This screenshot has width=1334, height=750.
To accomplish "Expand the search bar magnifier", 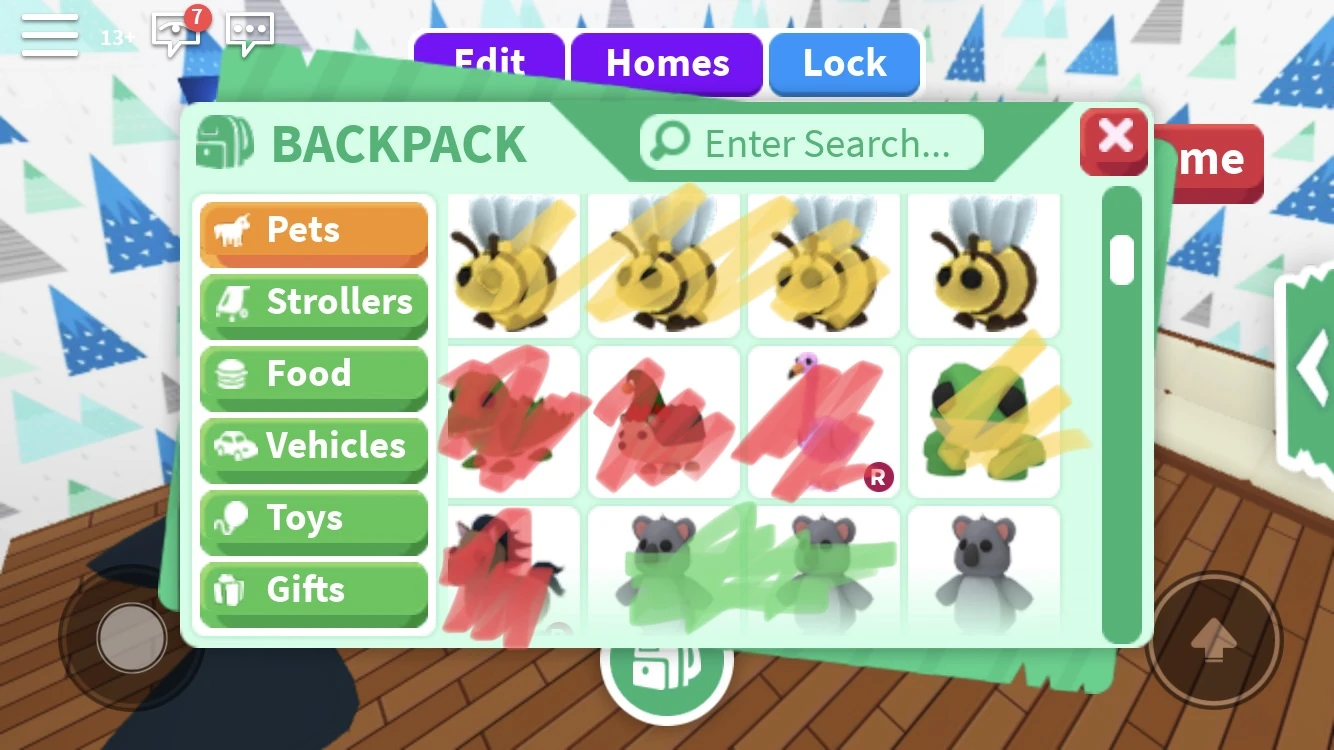I will (x=671, y=142).
